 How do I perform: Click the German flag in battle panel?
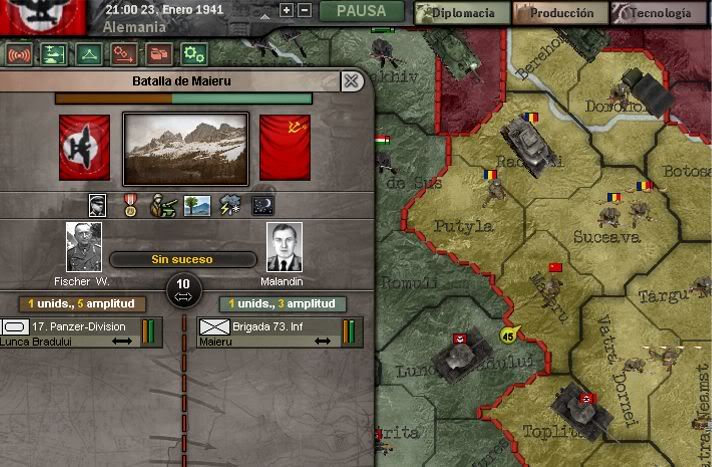tap(84, 147)
